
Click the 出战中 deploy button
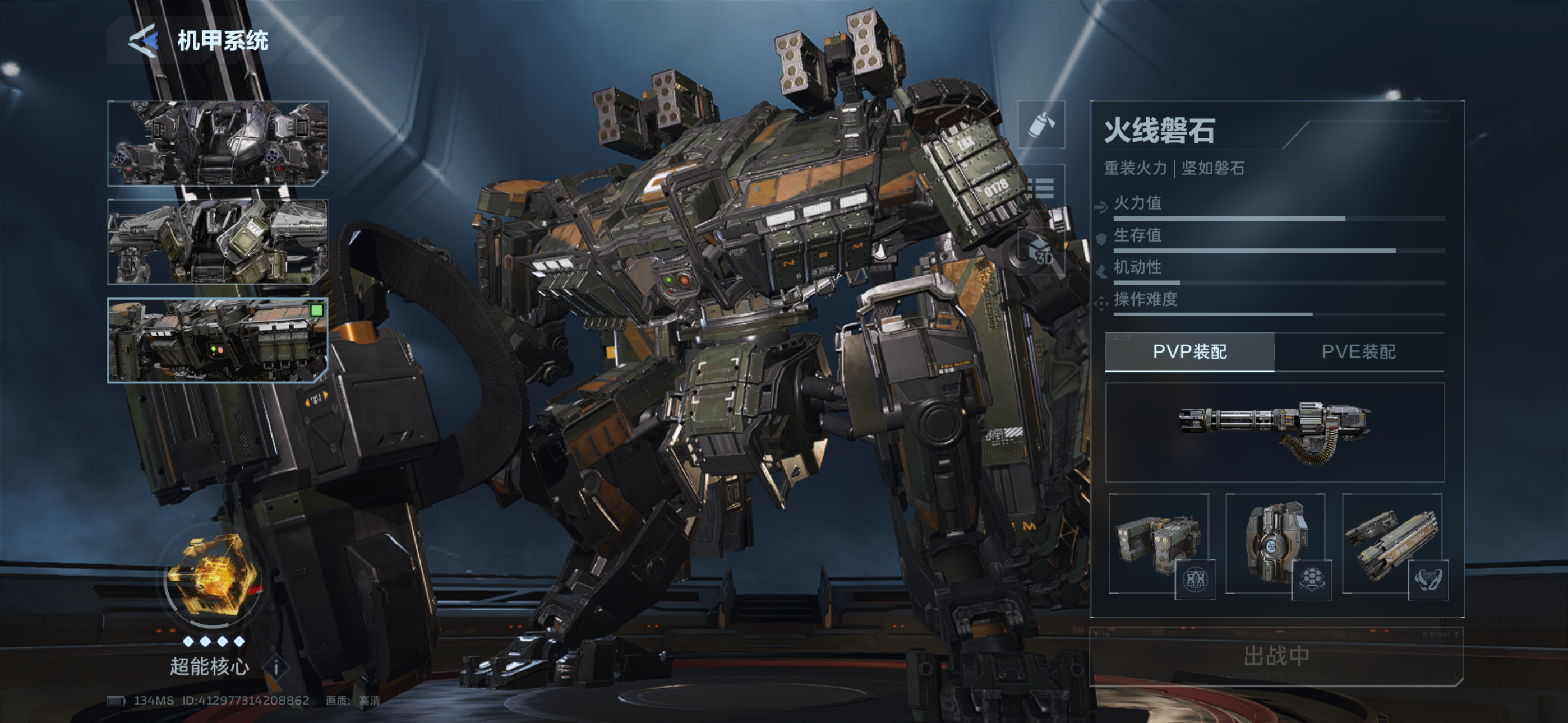pyautogui.click(x=1276, y=656)
